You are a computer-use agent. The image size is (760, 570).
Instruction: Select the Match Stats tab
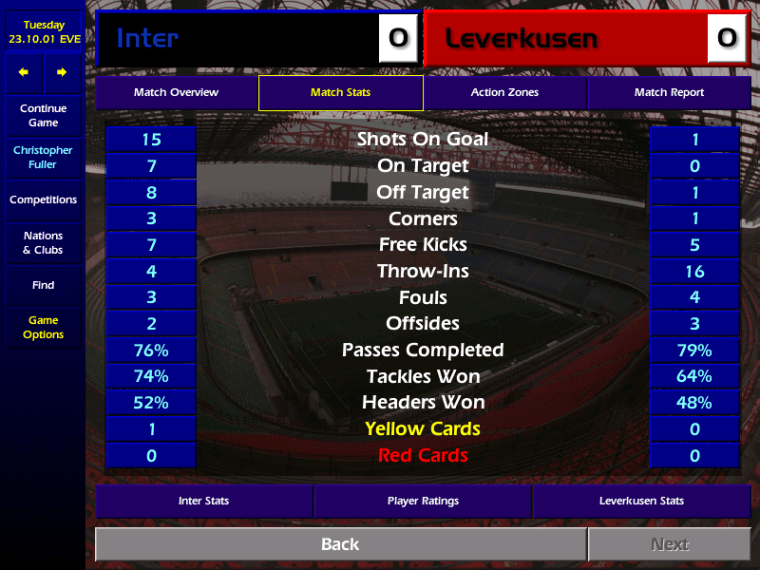pyautogui.click(x=340, y=93)
